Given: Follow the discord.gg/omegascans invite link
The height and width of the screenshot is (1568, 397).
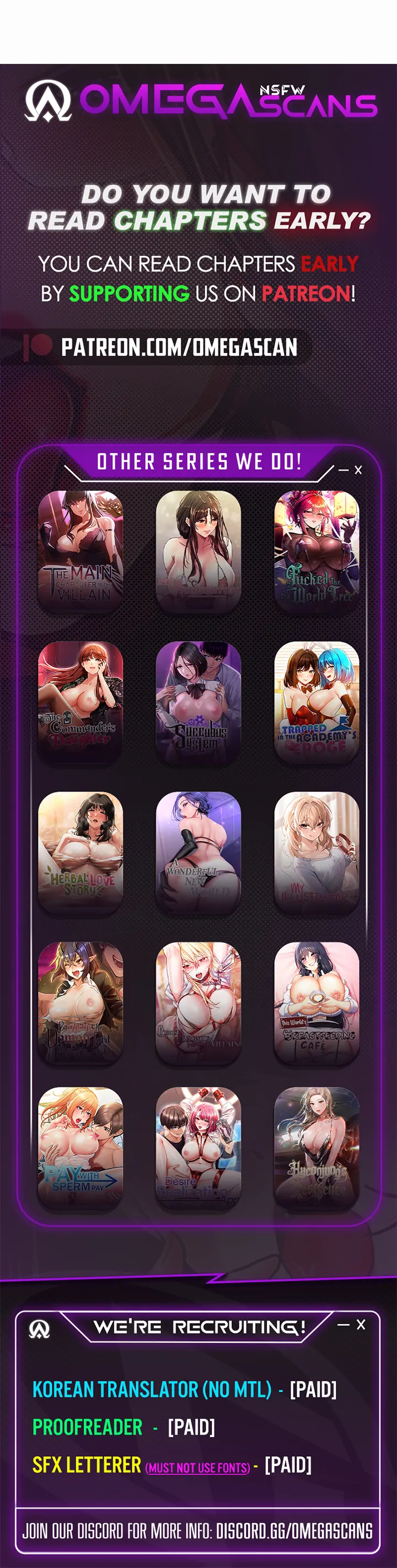Looking at the screenshot, I should [x=294, y=1530].
